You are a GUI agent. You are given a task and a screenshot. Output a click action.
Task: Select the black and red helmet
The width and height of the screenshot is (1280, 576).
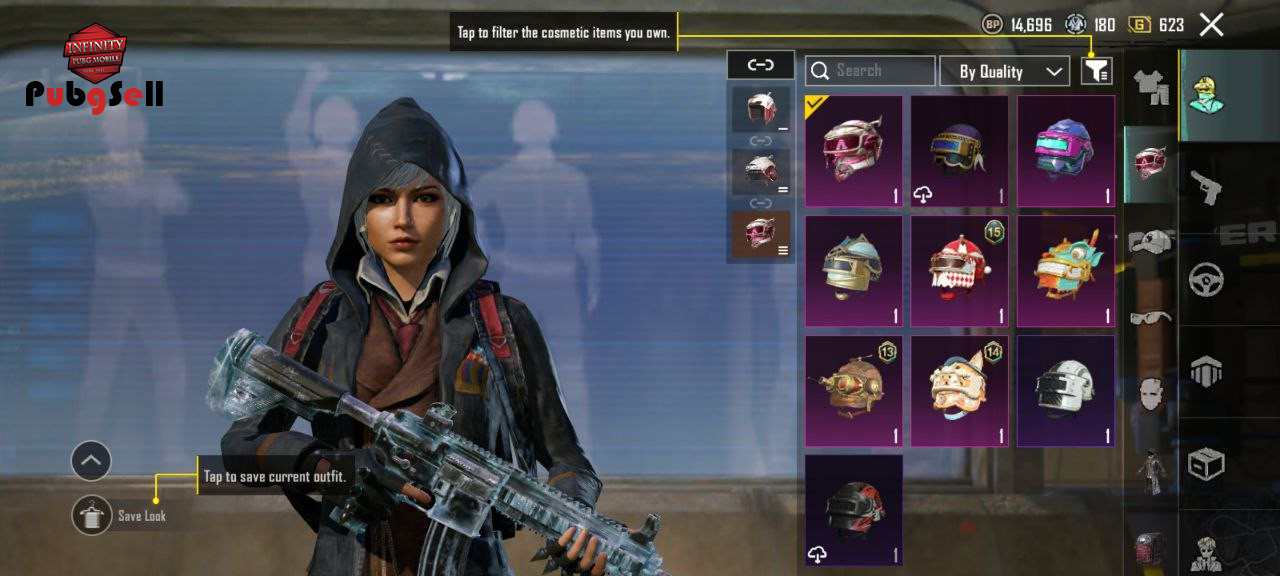[x=853, y=510]
